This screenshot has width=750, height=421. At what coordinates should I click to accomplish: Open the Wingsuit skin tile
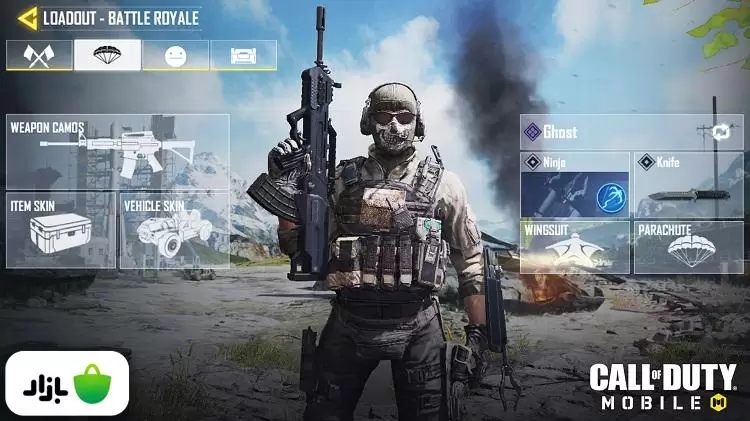tap(574, 246)
